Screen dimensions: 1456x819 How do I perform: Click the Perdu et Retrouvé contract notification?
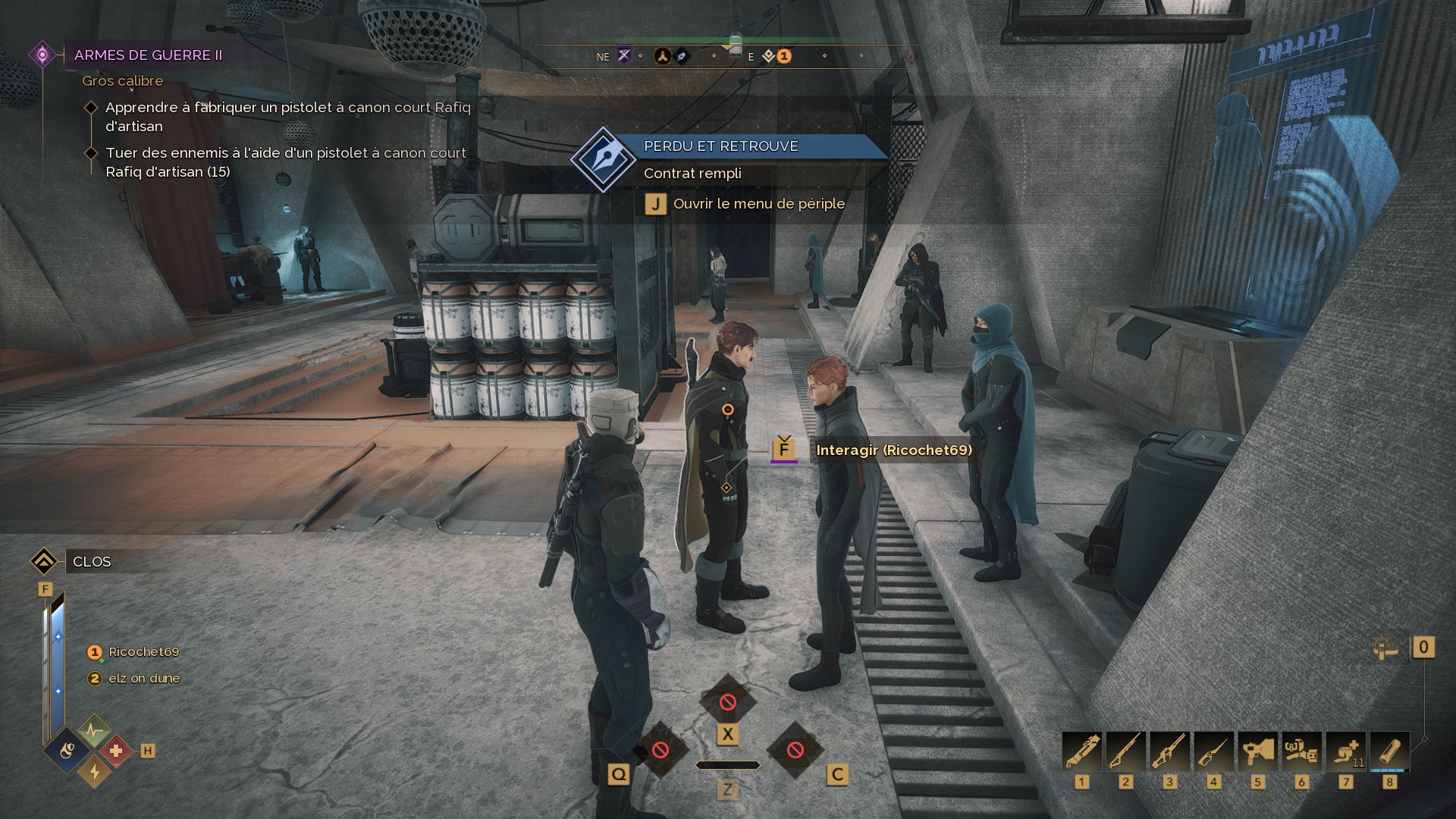[x=720, y=146]
